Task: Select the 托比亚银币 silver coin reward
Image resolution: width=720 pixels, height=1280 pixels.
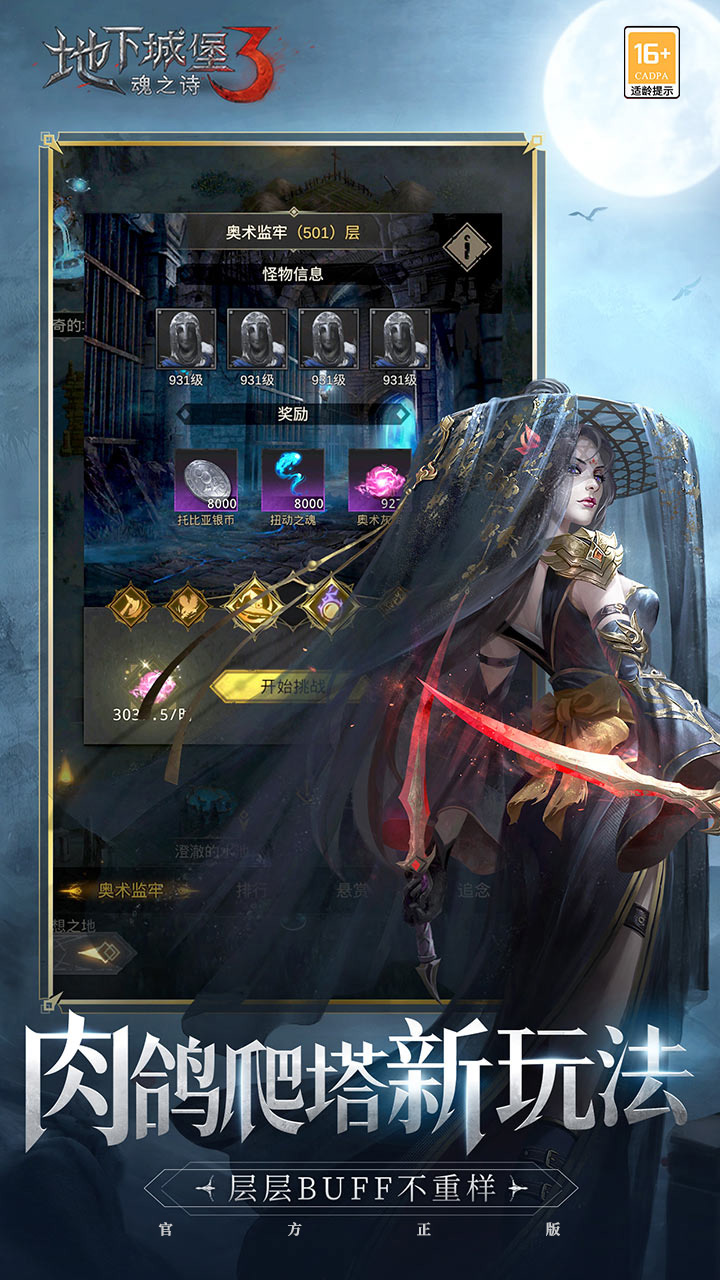Action: pos(207,480)
